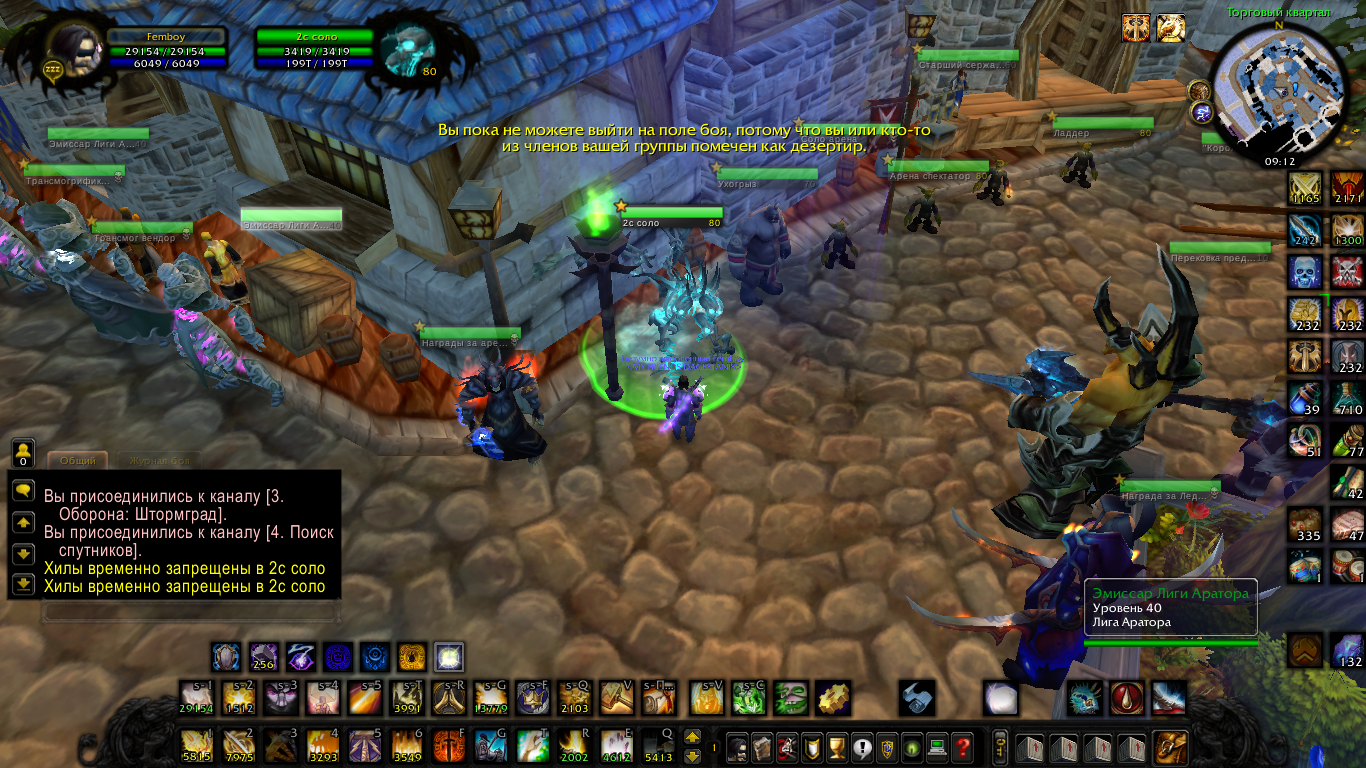Toggle the minimap tracking button
This screenshot has height=768, width=1366.
pyautogui.click(x=1201, y=89)
